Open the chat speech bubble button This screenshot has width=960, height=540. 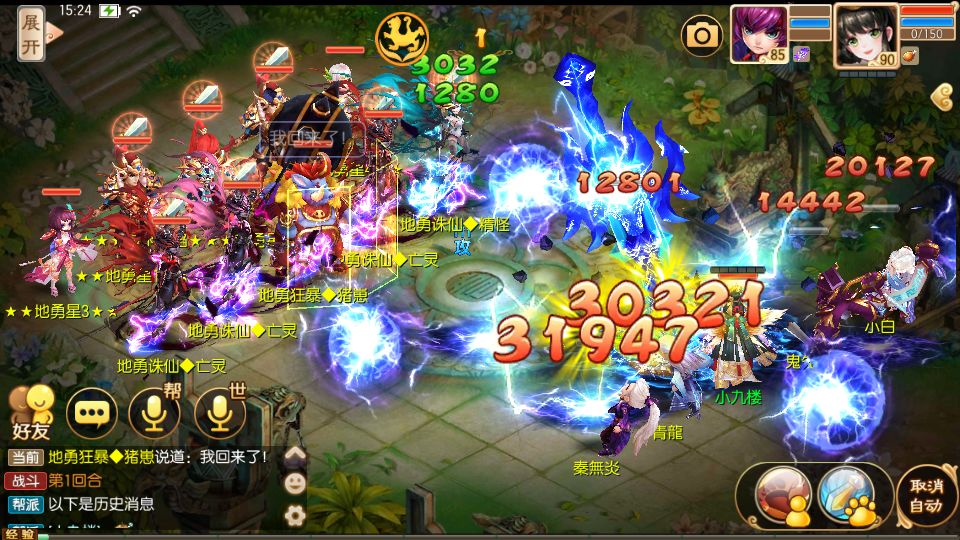[91, 412]
